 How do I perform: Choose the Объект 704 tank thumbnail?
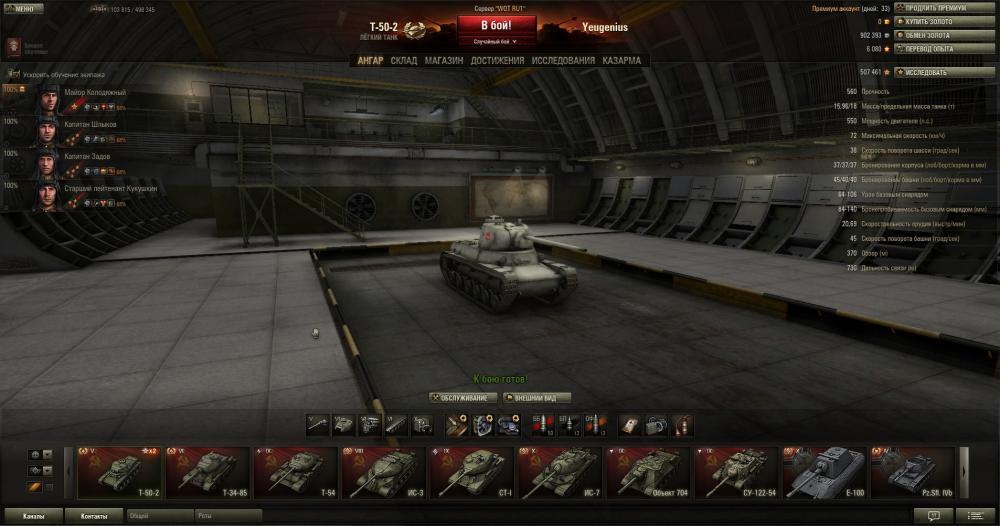[649, 471]
